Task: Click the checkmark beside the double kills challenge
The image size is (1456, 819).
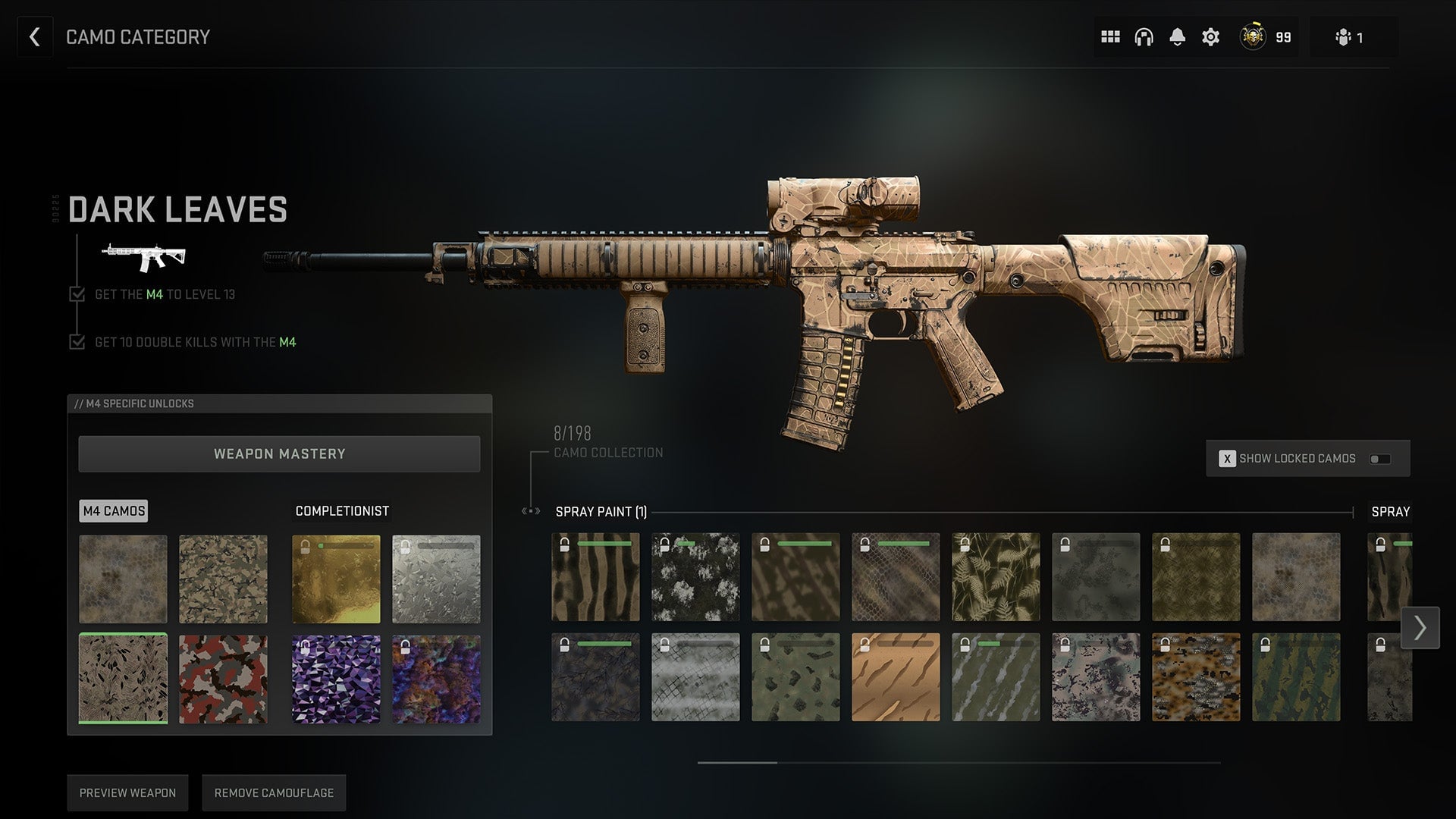Action: (x=77, y=342)
